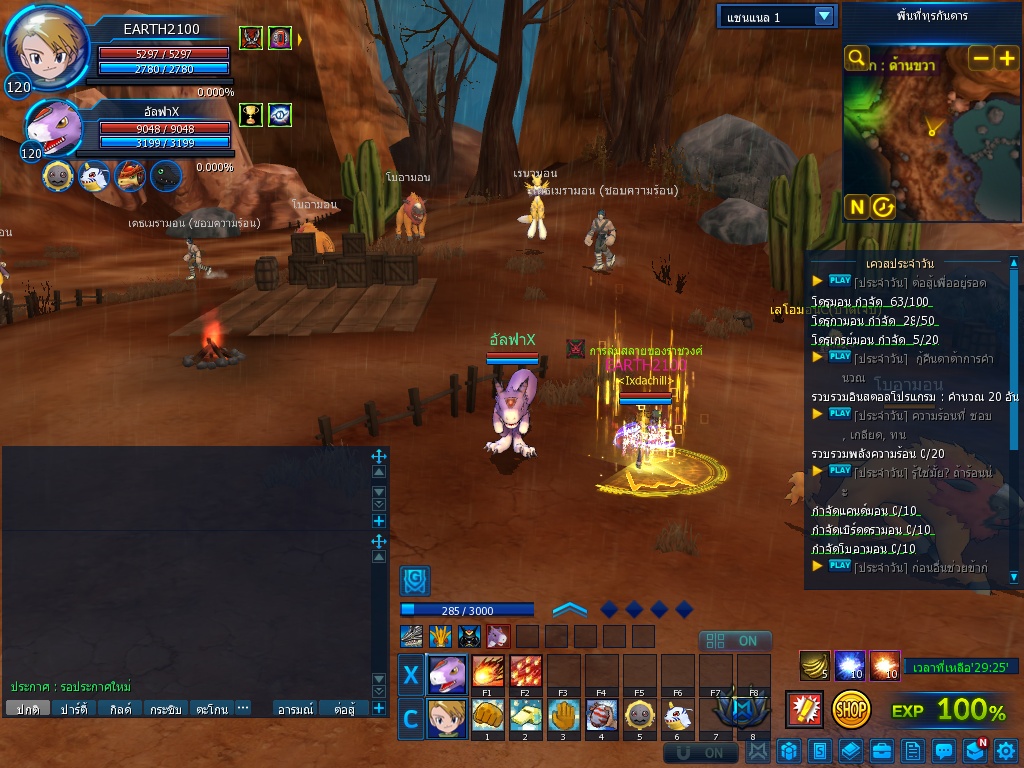Image resolution: width=1024 pixels, height=768 pixels.
Task: Open the อารมณ์ emote tab
Action: [x=295, y=709]
